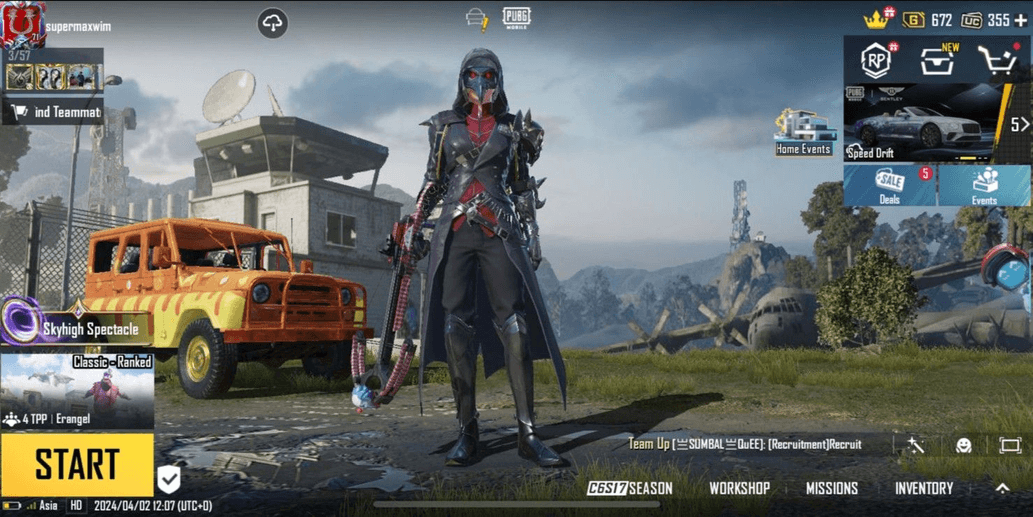Open the Deals sale panel
The height and width of the screenshot is (517, 1033).
coord(890,186)
